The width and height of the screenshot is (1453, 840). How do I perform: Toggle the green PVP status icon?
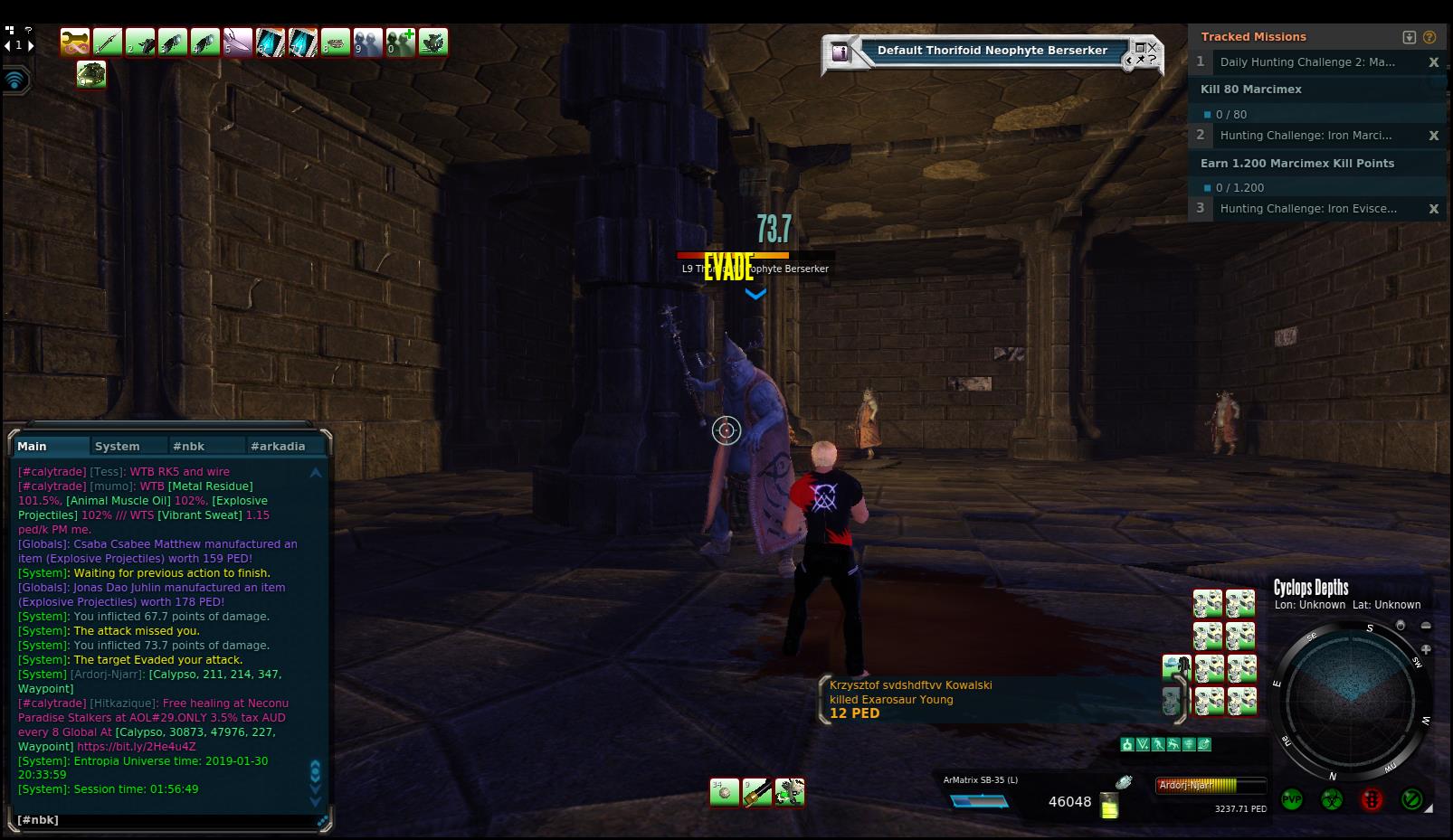(1292, 799)
